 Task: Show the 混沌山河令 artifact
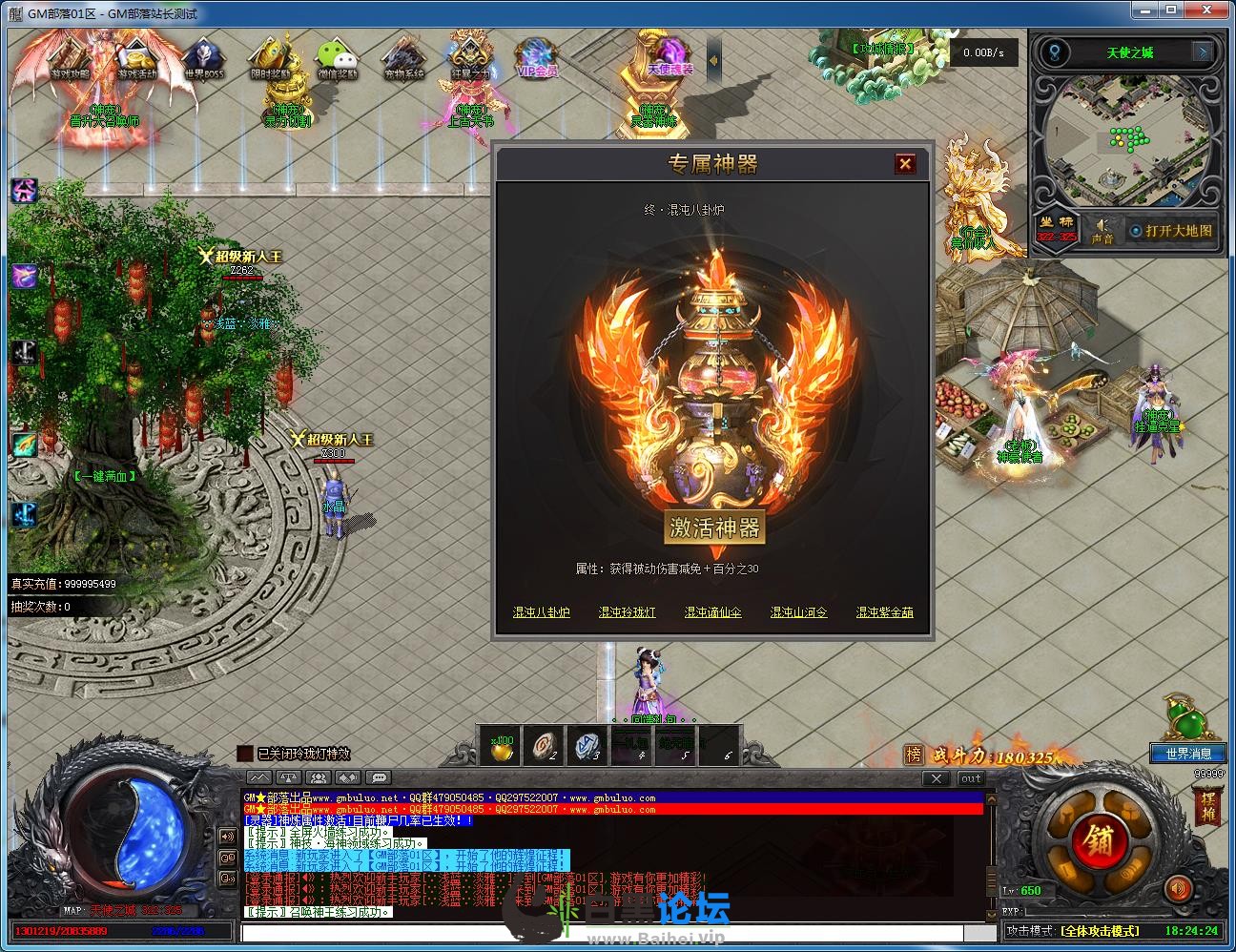tap(798, 612)
